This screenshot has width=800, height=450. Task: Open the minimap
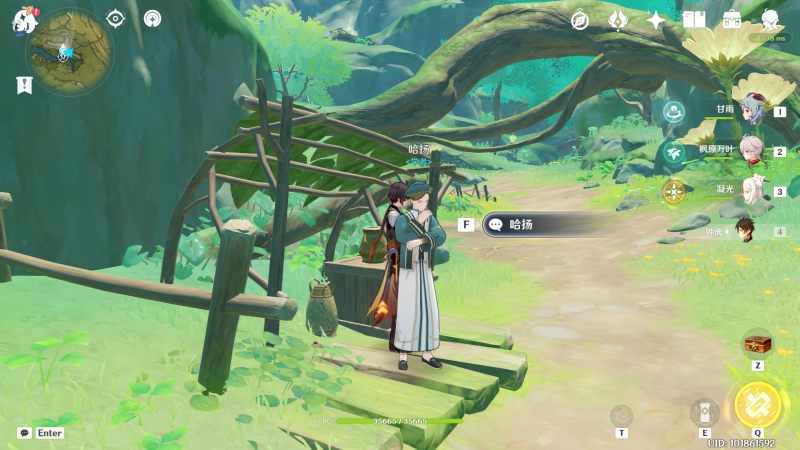69,52
